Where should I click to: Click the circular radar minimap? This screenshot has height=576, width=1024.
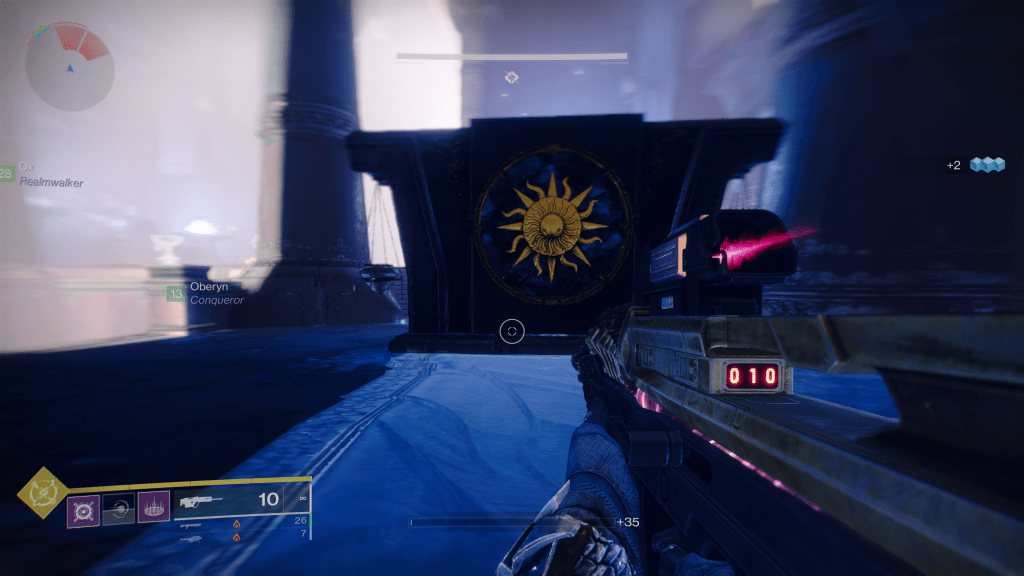(x=68, y=67)
